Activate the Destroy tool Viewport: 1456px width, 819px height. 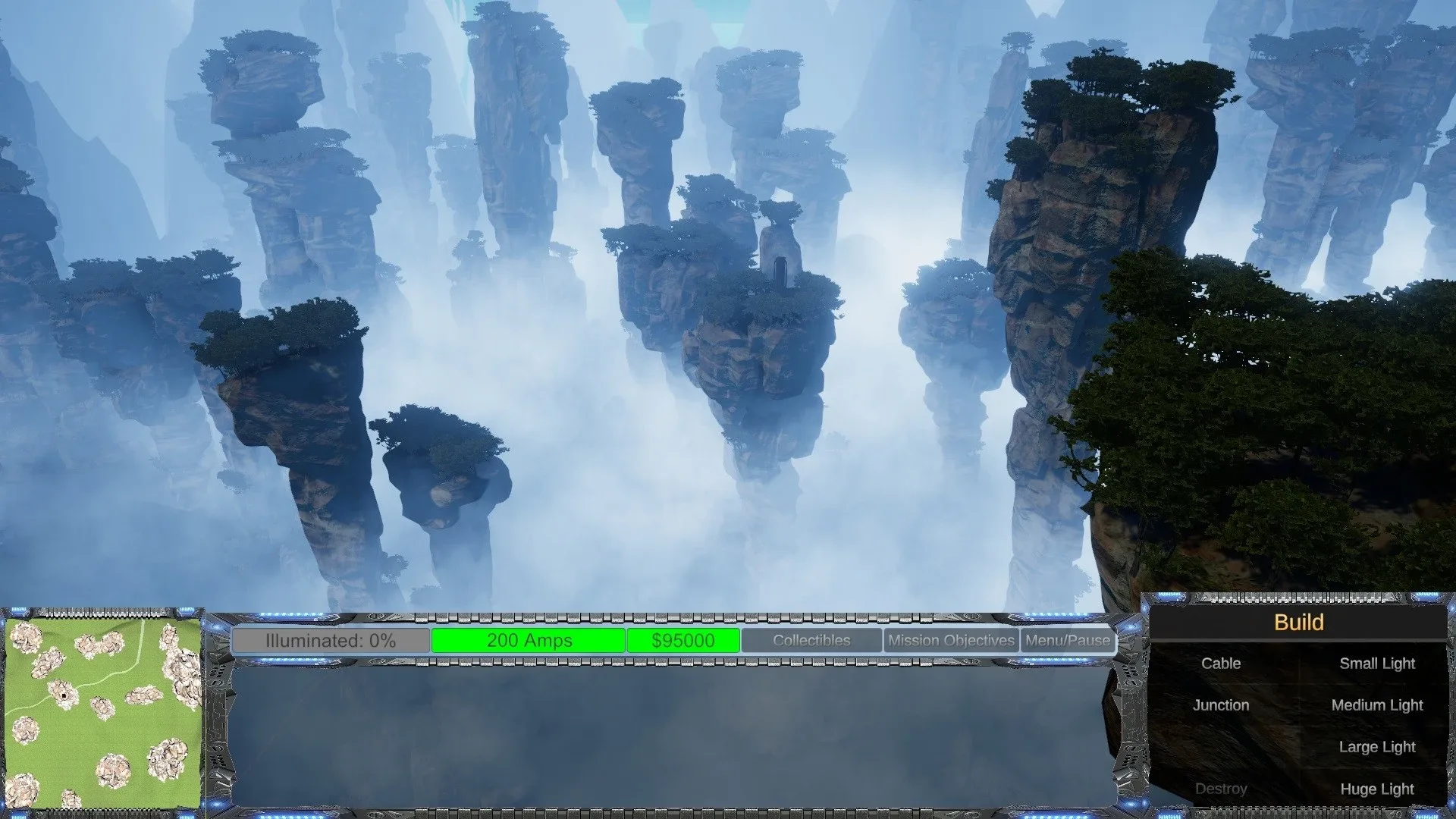click(1221, 789)
